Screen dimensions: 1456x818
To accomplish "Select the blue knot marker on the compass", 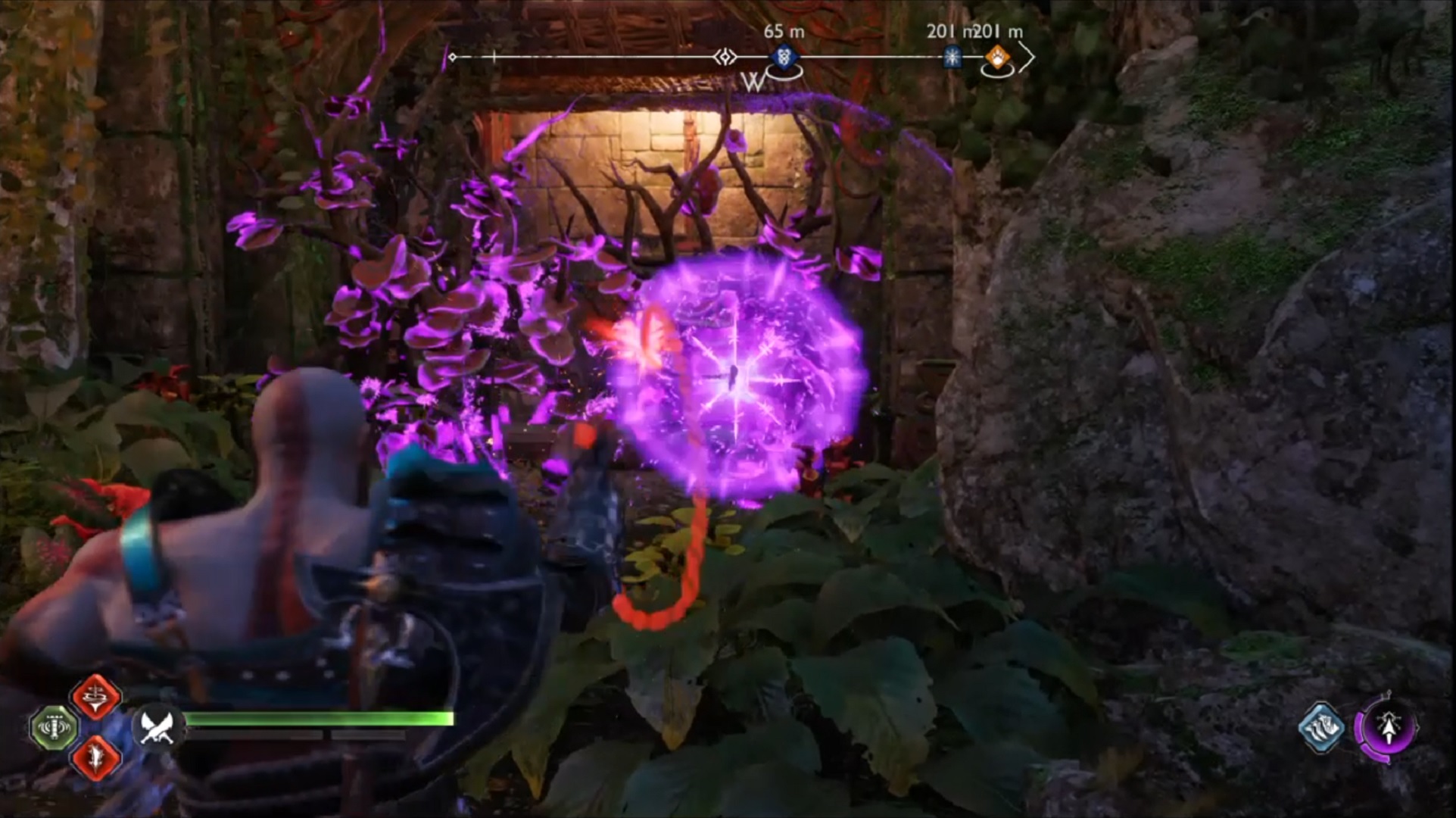I will point(783,58).
